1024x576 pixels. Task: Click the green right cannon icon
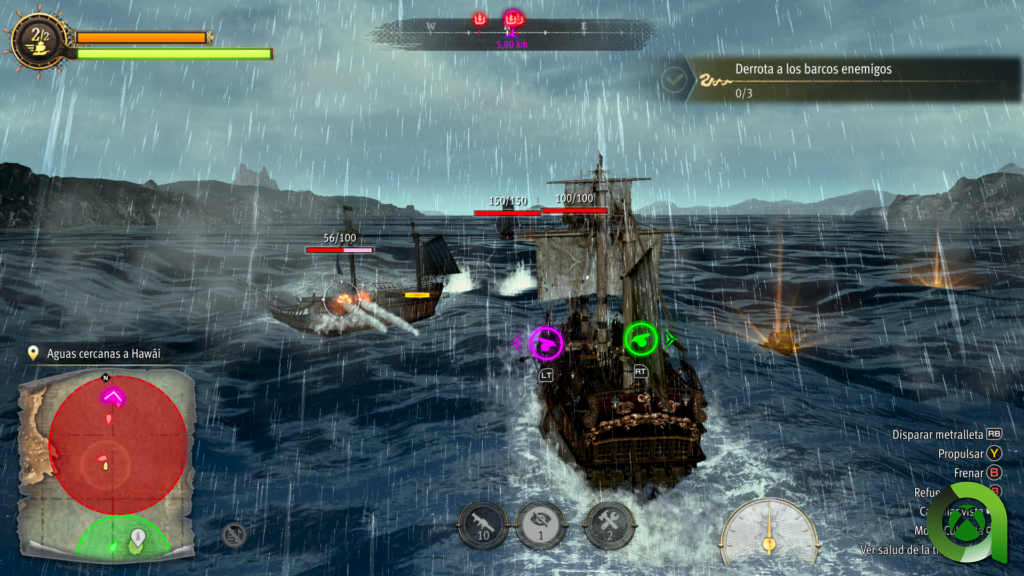pyautogui.click(x=640, y=339)
